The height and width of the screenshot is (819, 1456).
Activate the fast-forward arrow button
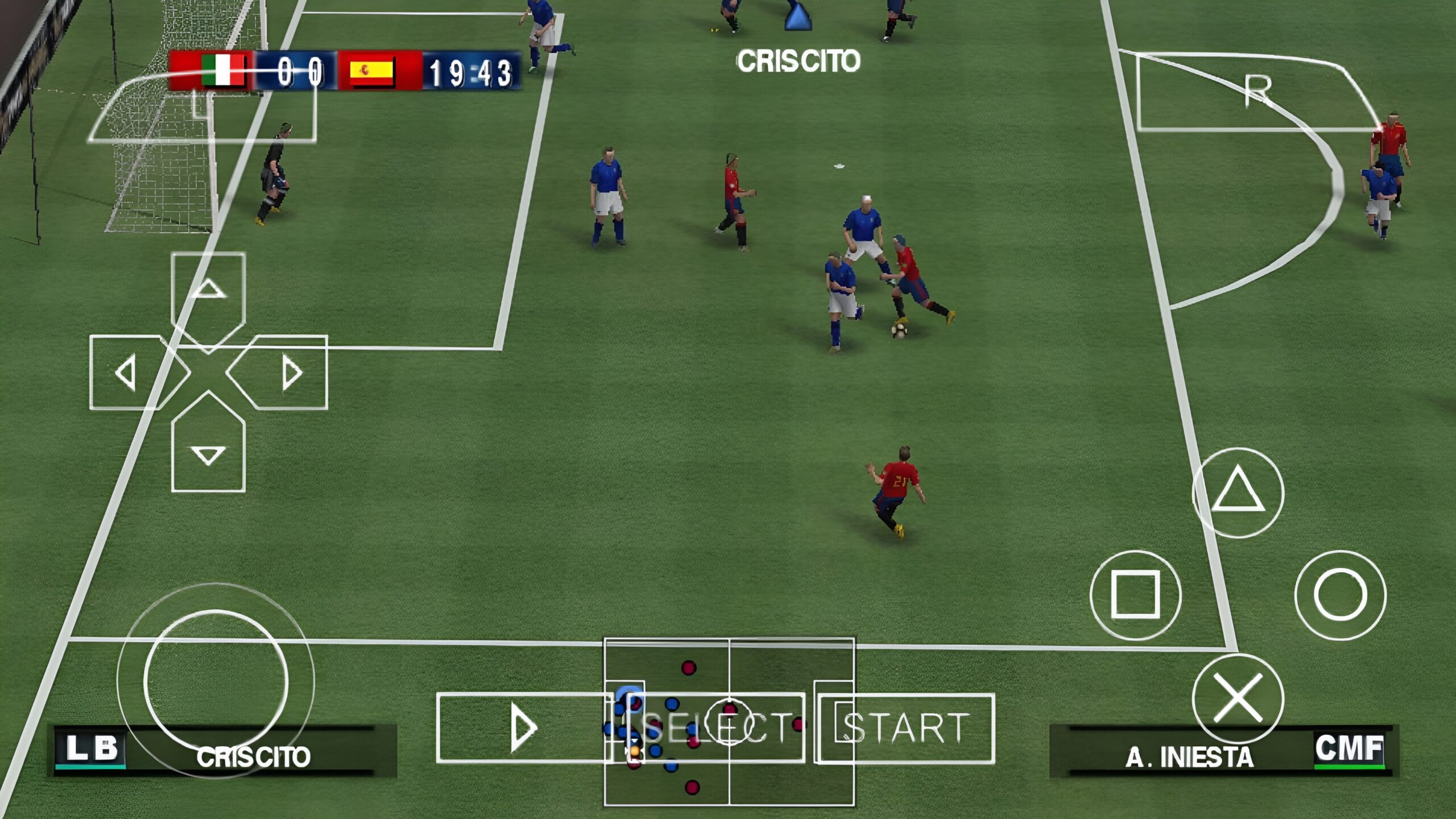pos(523,728)
